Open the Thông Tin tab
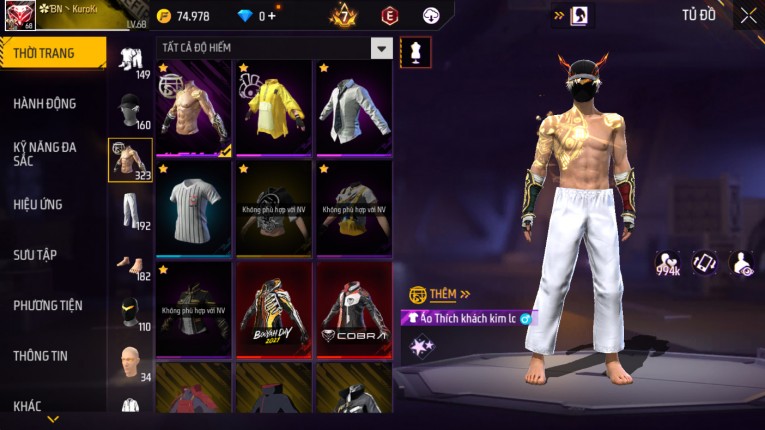Viewport: 765px width, 430px height. tap(41, 355)
